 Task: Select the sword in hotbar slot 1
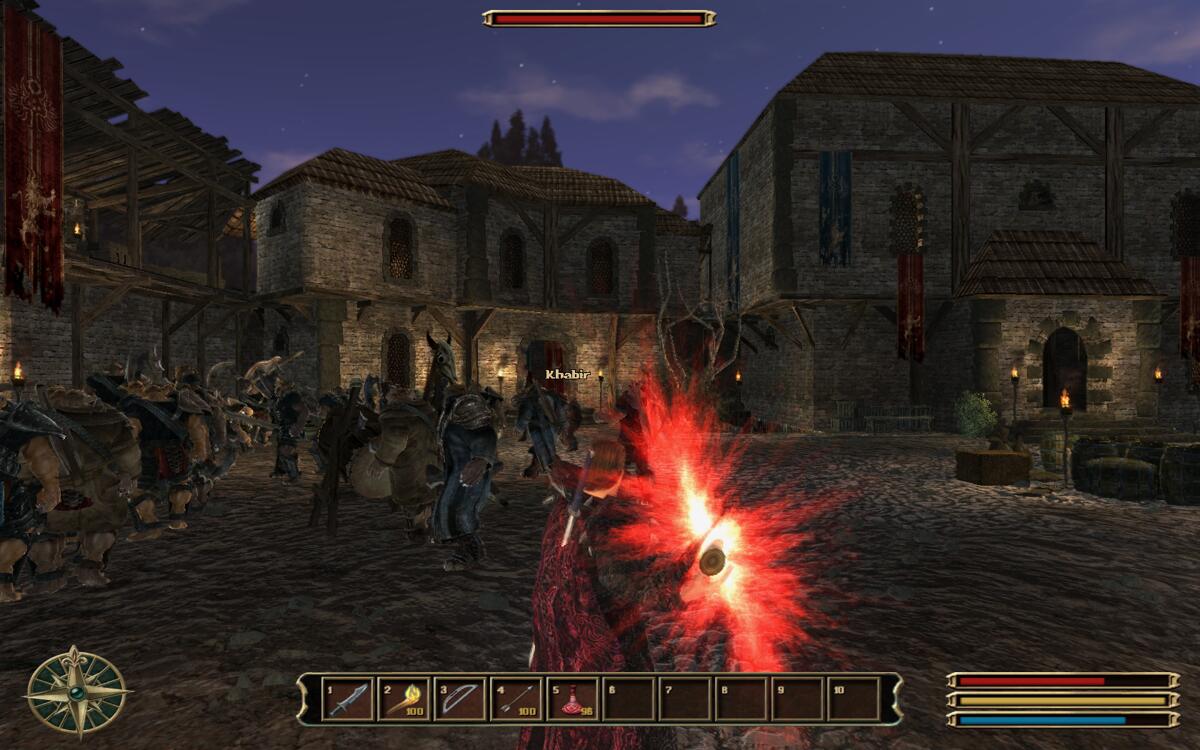pyautogui.click(x=348, y=699)
